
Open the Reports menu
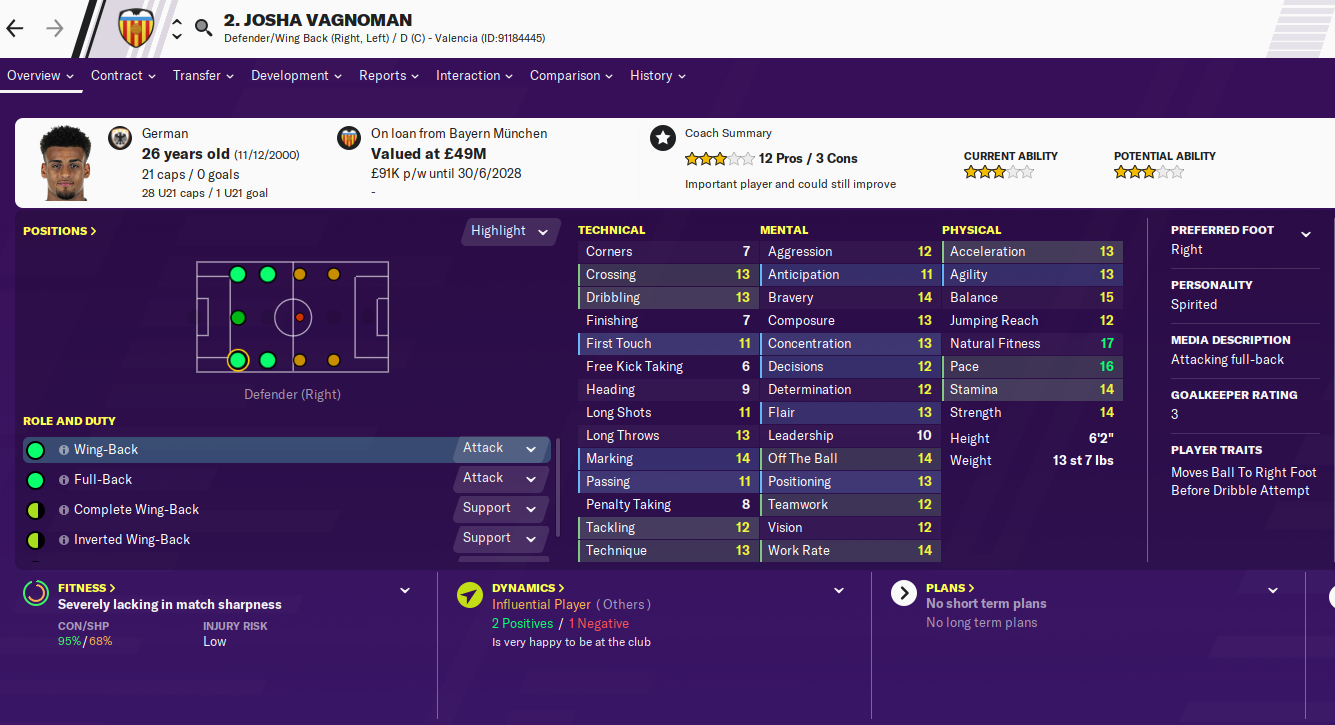pyautogui.click(x=389, y=76)
